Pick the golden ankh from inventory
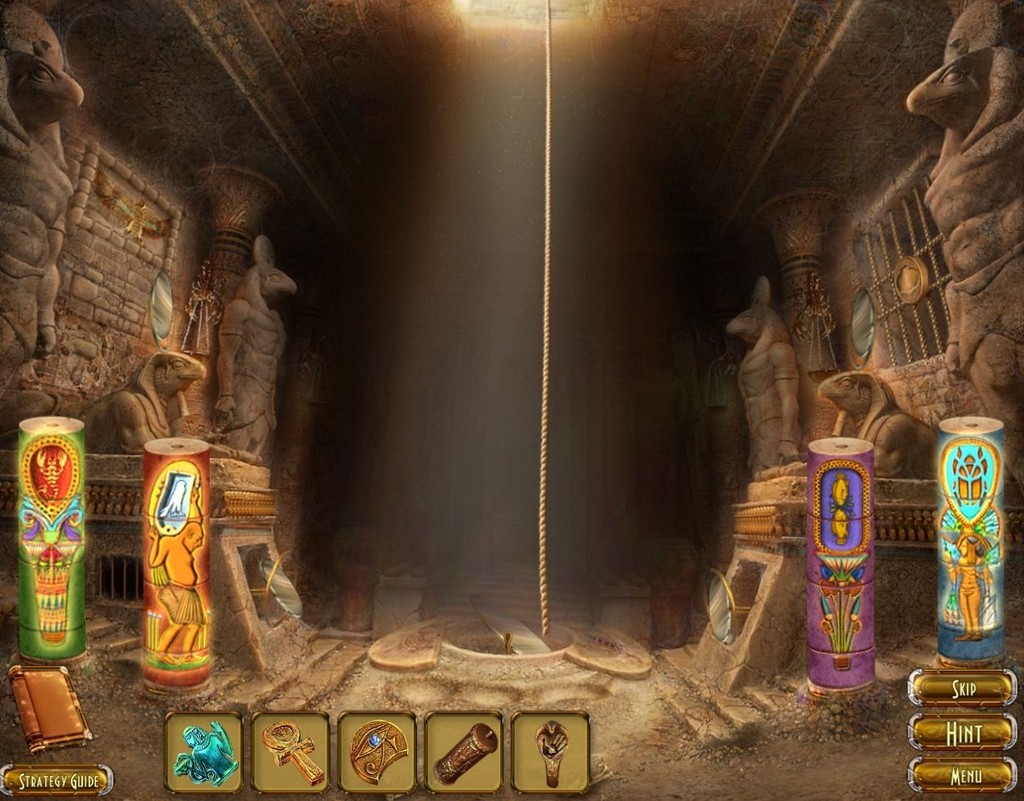The width and height of the screenshot is (1024, 801). point(290,752)
